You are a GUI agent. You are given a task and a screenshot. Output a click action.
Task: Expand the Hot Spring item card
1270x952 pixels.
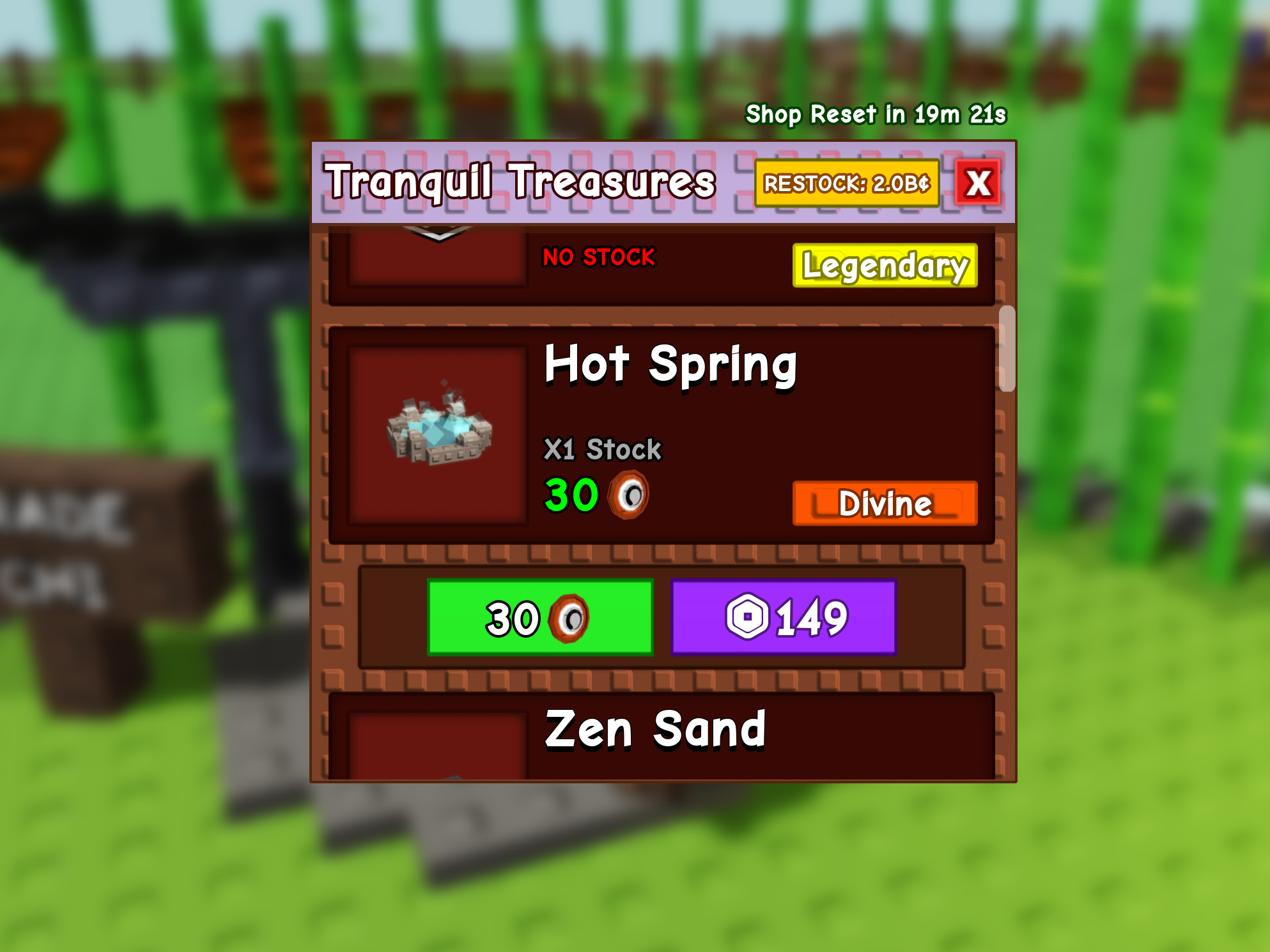click(662, 434)
